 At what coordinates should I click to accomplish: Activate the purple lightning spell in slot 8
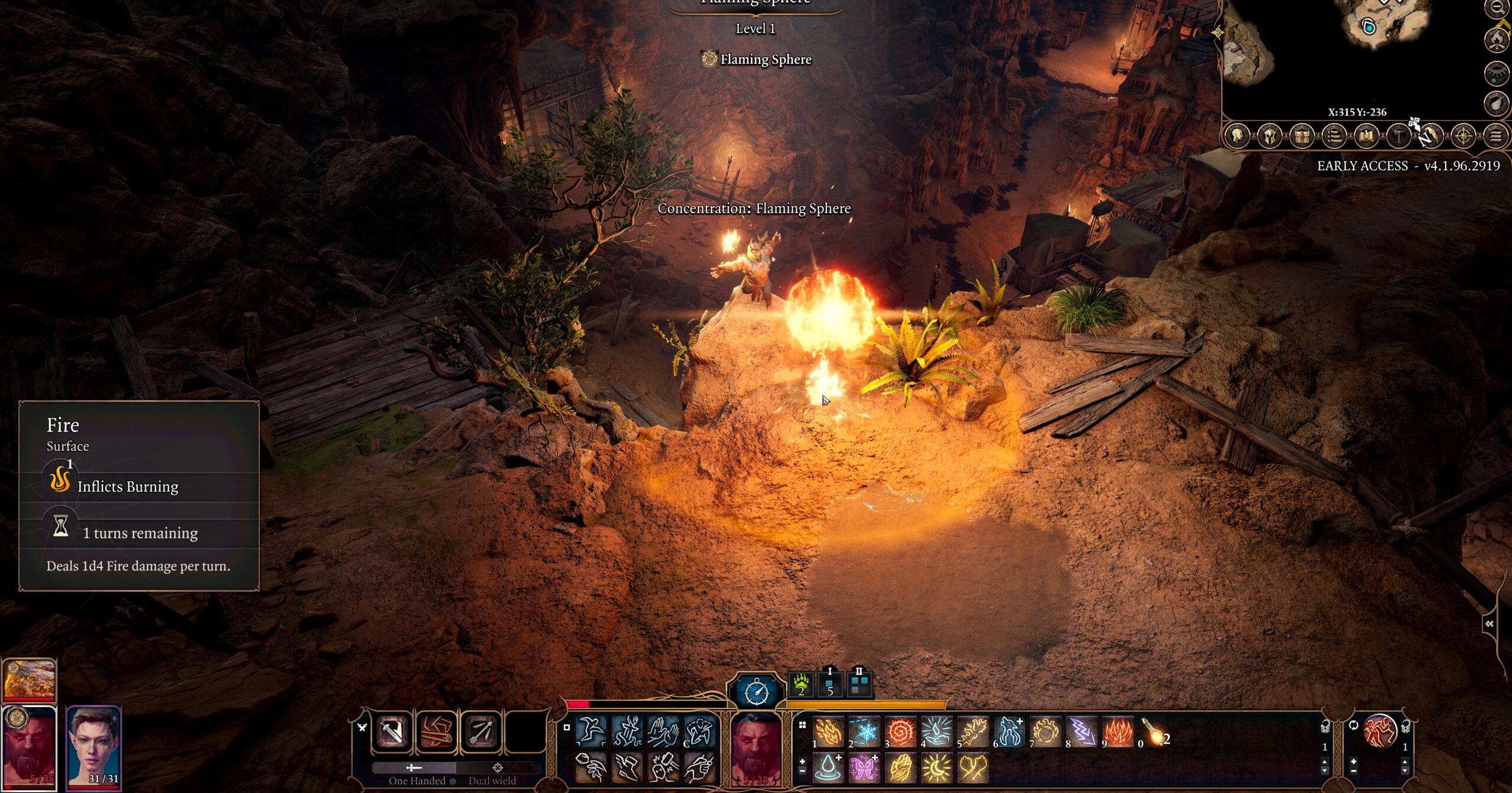click(1082, 732)
